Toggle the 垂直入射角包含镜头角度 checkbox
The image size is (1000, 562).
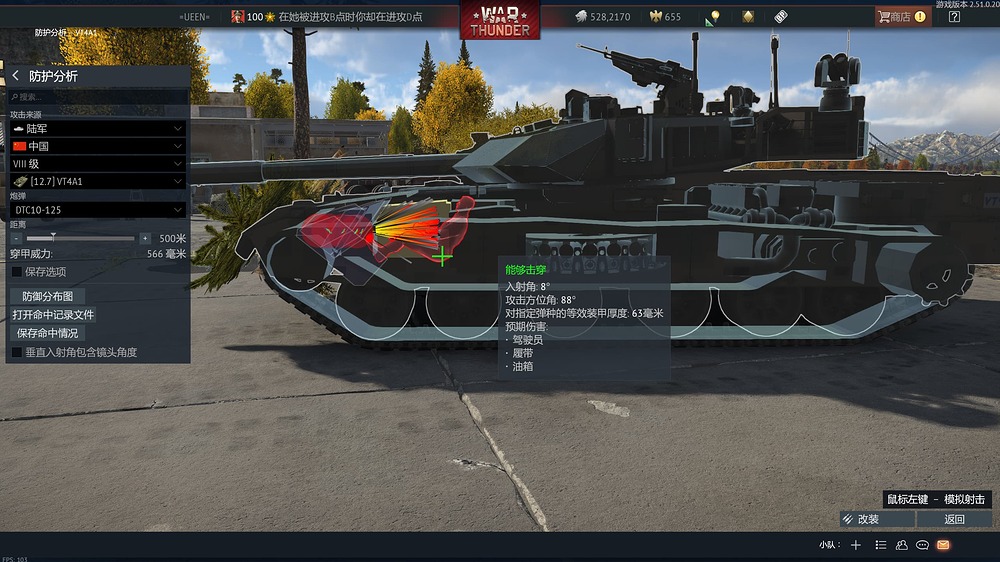17,352
